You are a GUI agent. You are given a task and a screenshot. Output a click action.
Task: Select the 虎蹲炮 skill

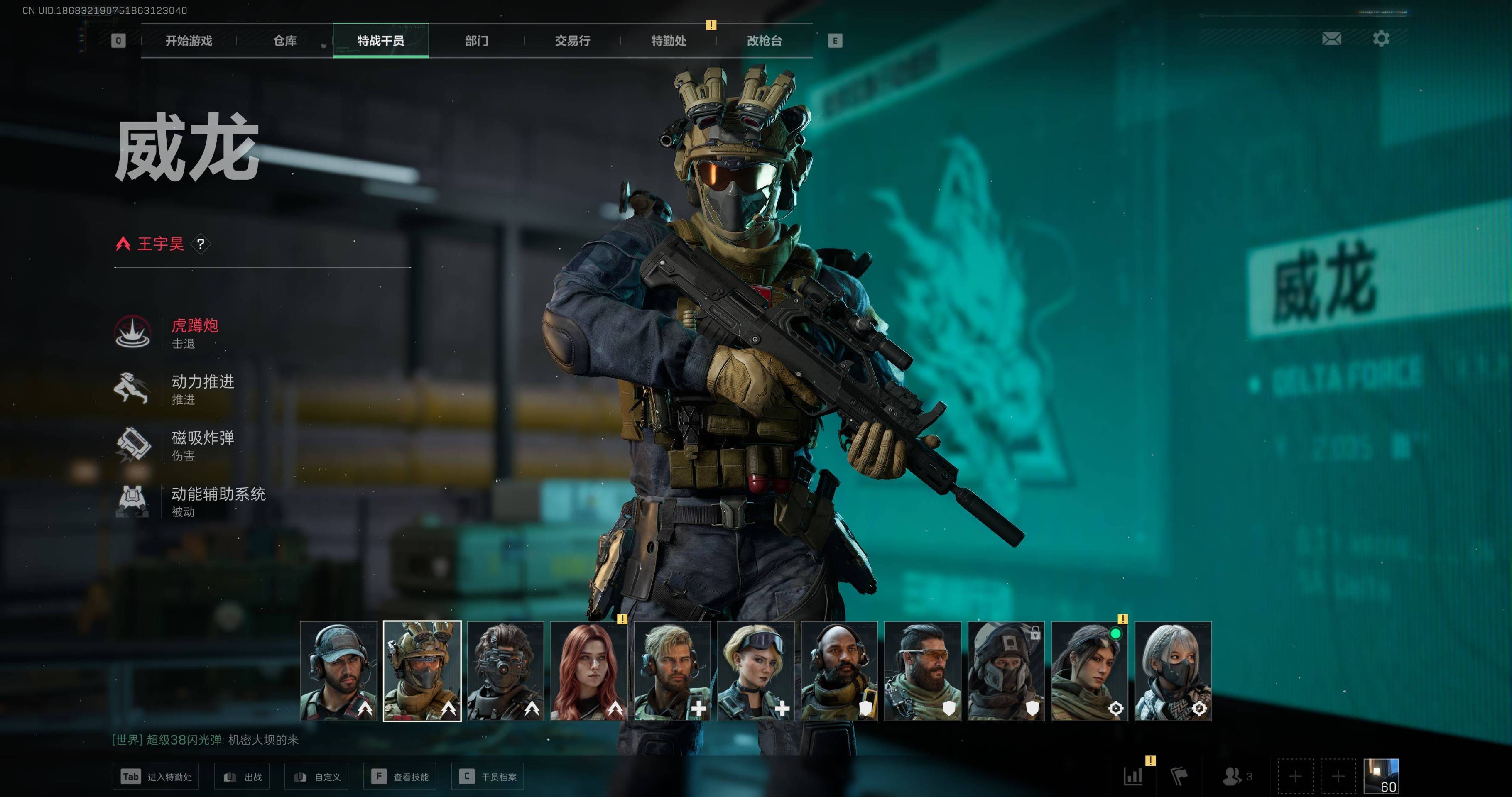[194, 332]
